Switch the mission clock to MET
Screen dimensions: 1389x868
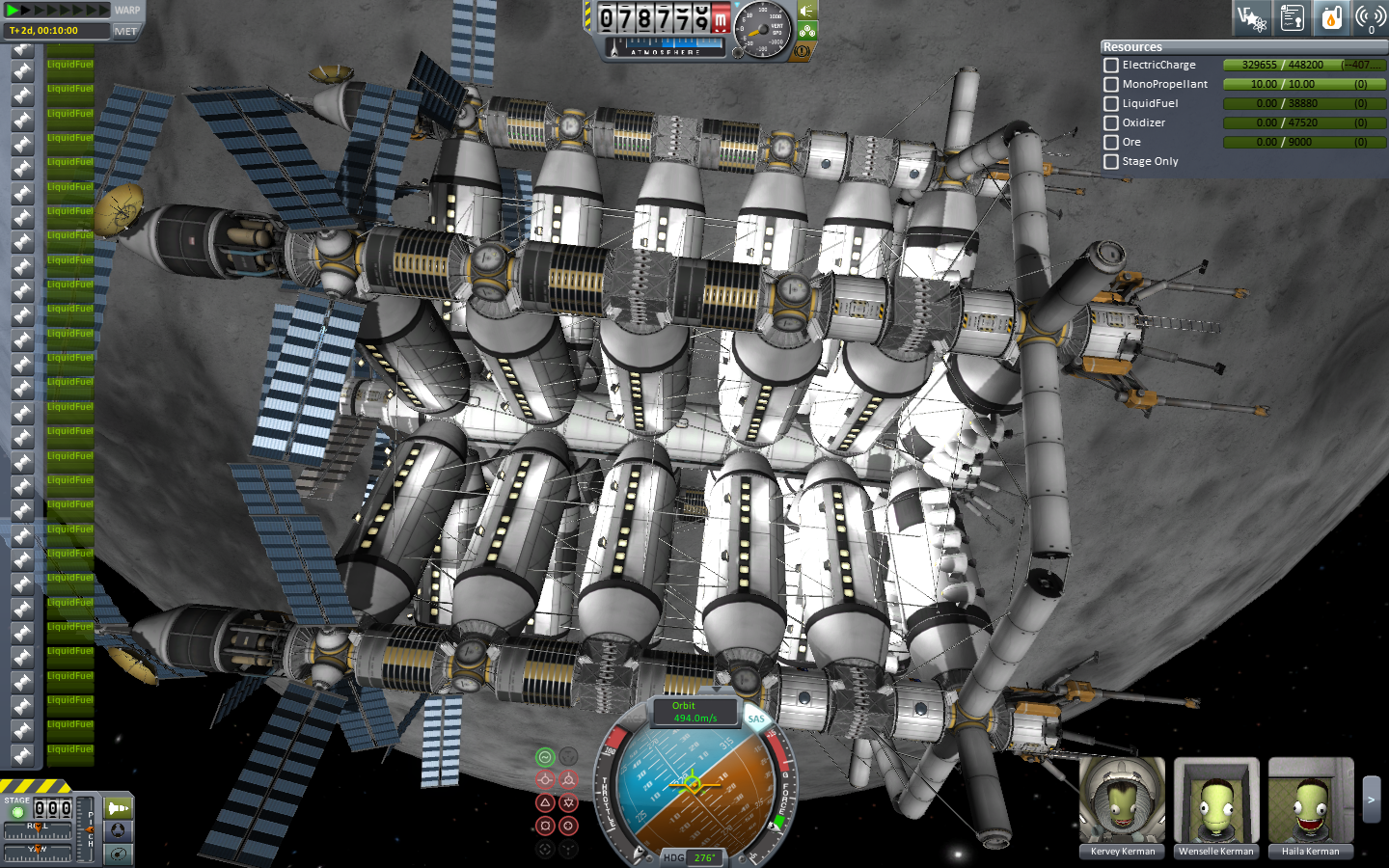click(x=126, y=31)
